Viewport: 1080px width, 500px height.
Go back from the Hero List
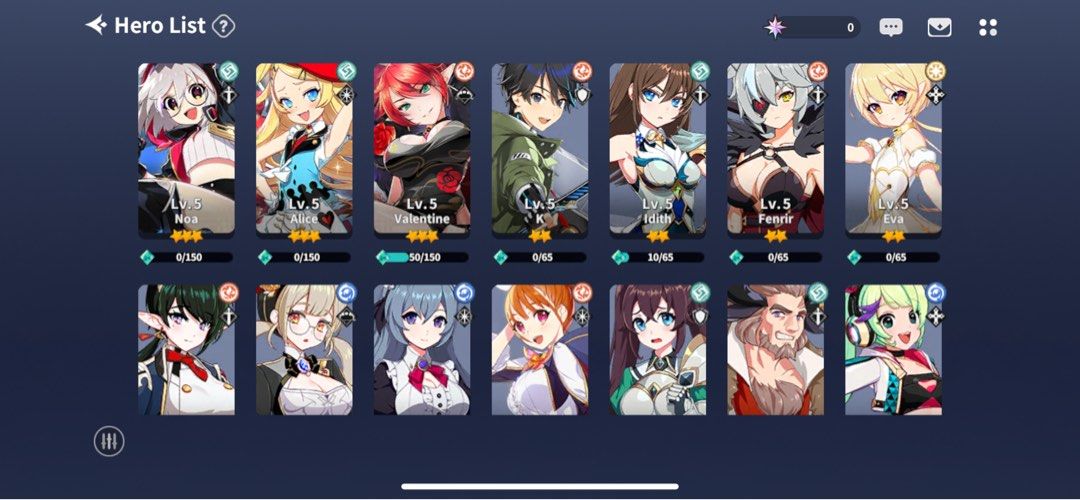coord(96,25)
